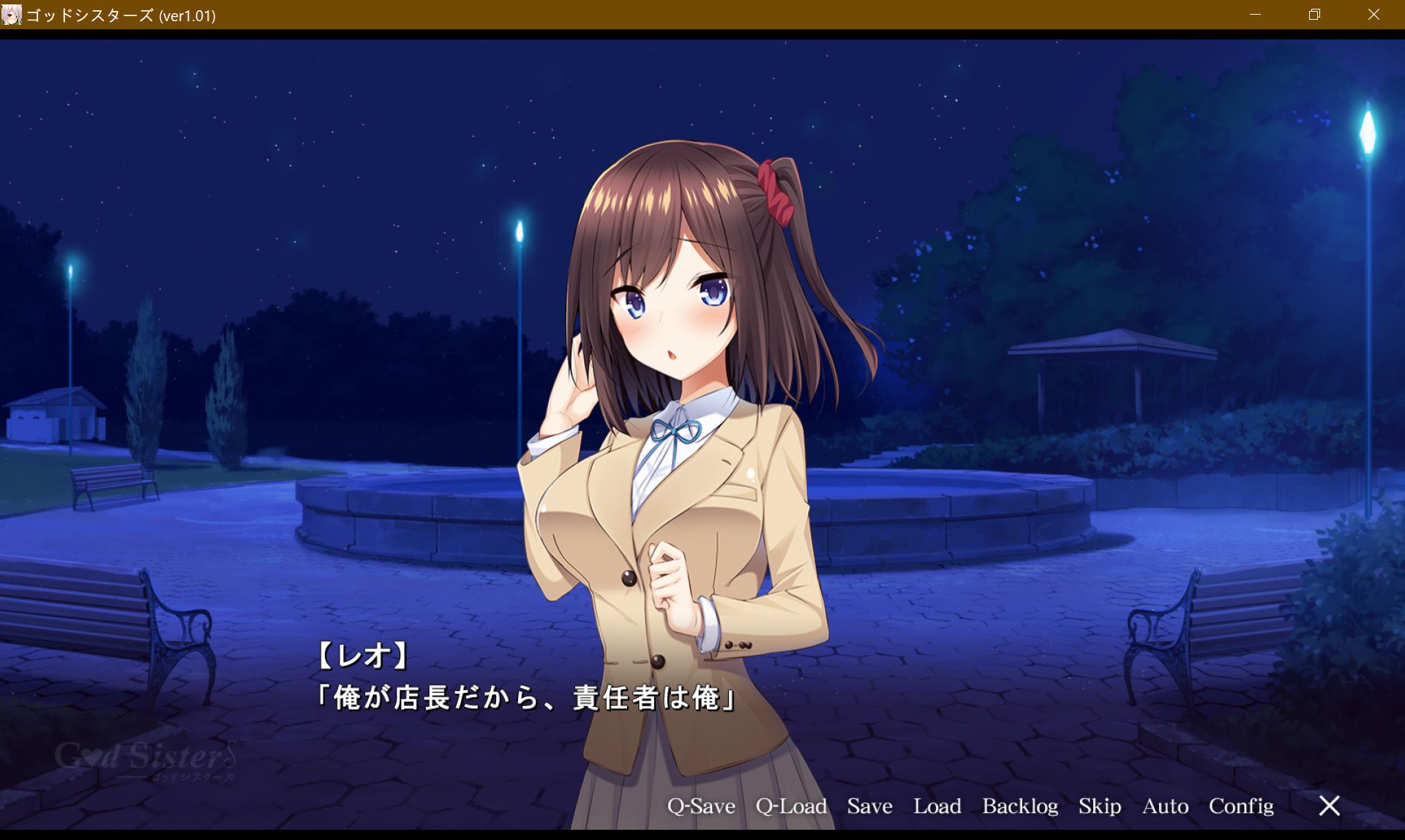
Task: Restore down the game window
Action: click(1314, 15)
